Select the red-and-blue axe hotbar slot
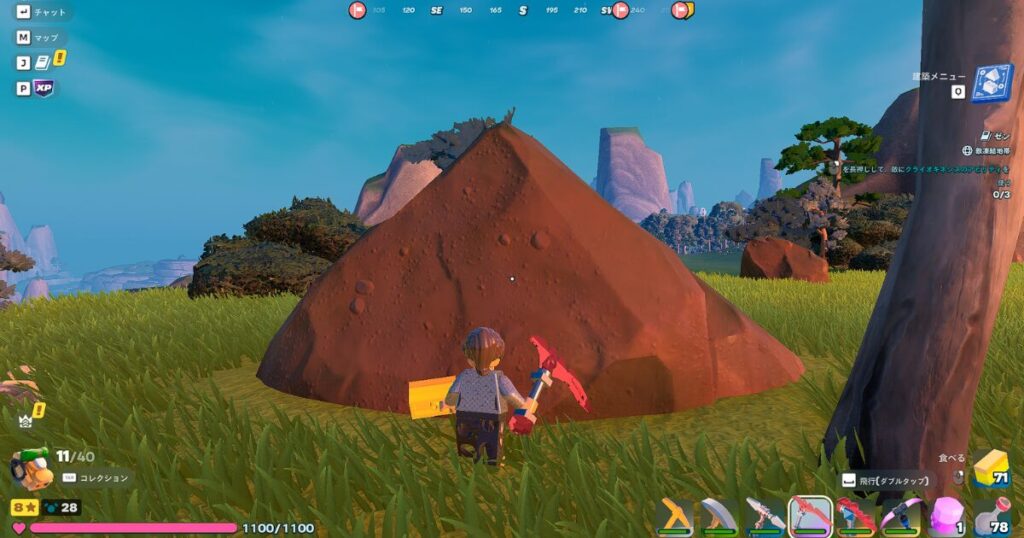This screenshot has width=1024, height=538. 856,516
